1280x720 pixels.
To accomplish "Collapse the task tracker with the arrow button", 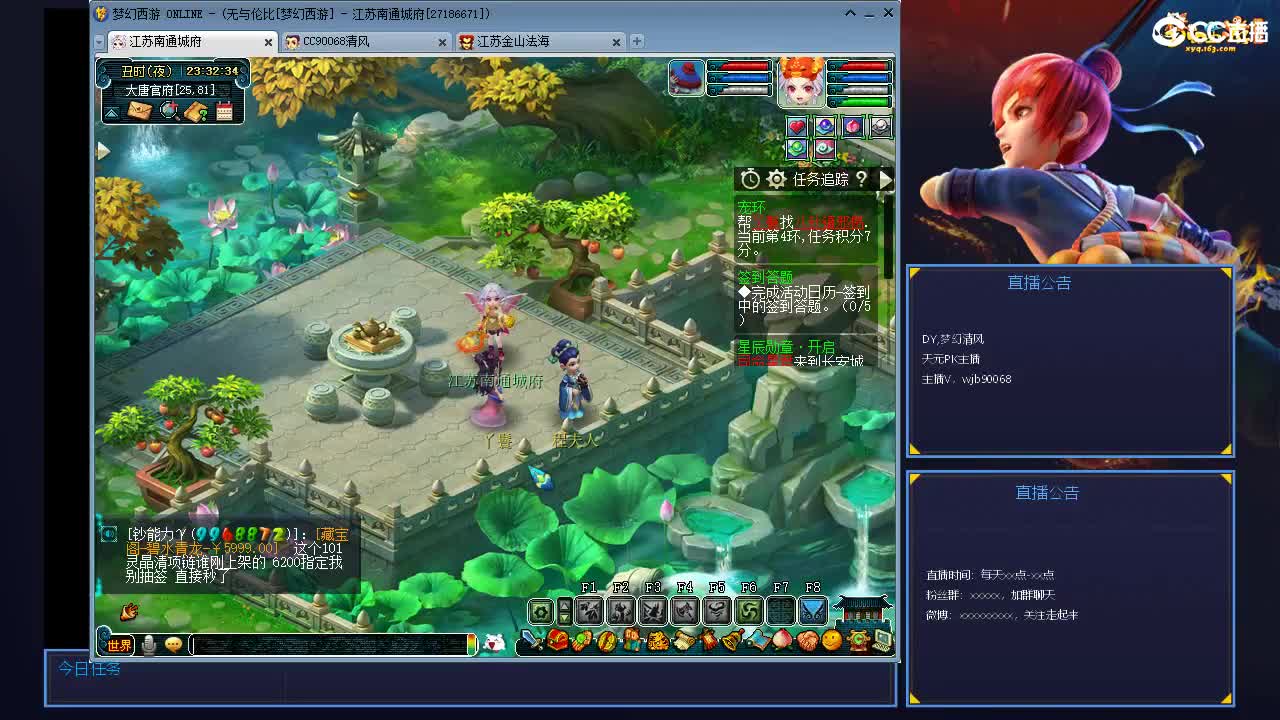I will click(x=885, y=179).
